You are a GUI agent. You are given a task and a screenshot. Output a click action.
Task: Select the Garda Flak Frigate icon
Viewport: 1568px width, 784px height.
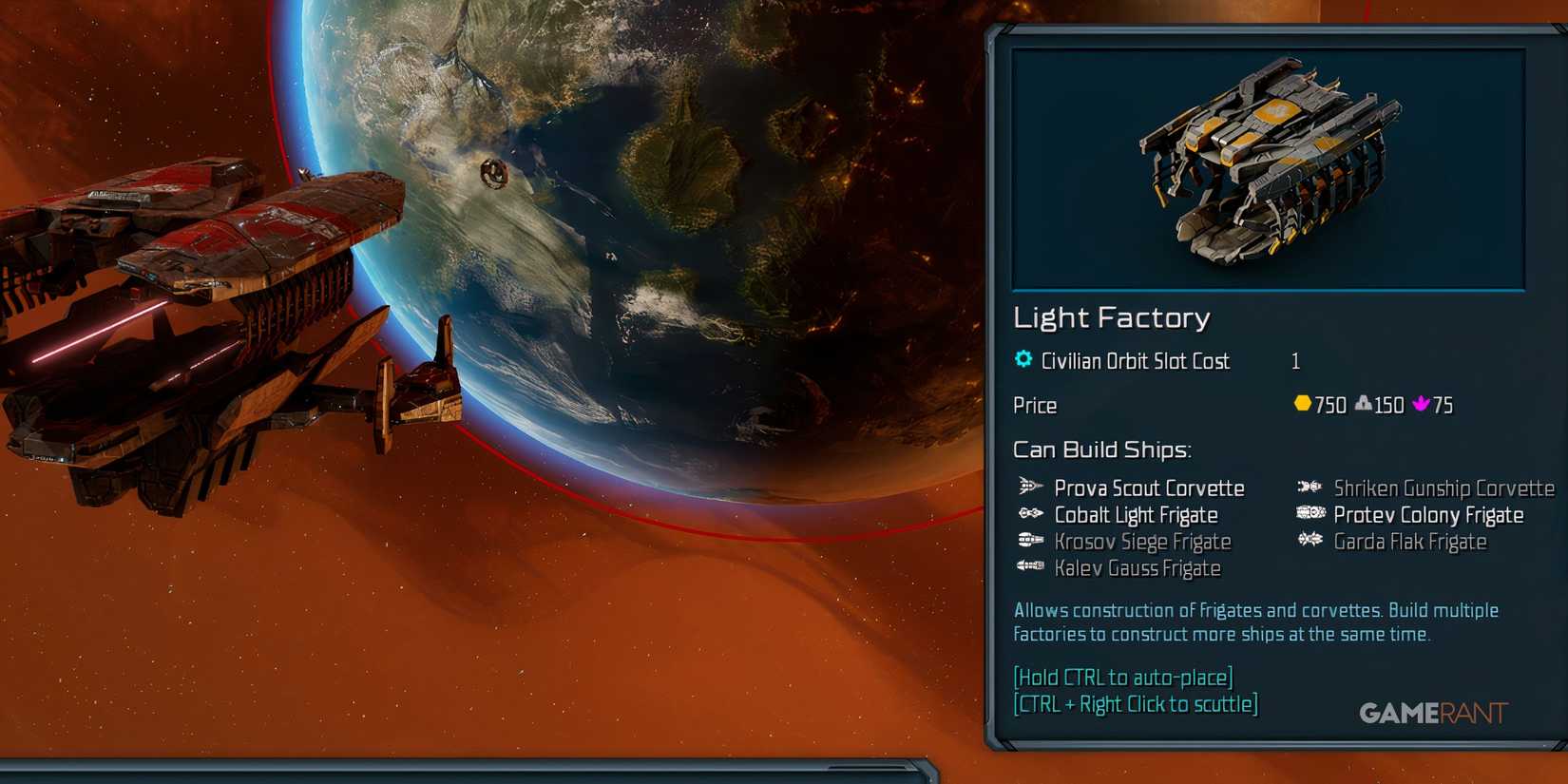click(1309, 541)
